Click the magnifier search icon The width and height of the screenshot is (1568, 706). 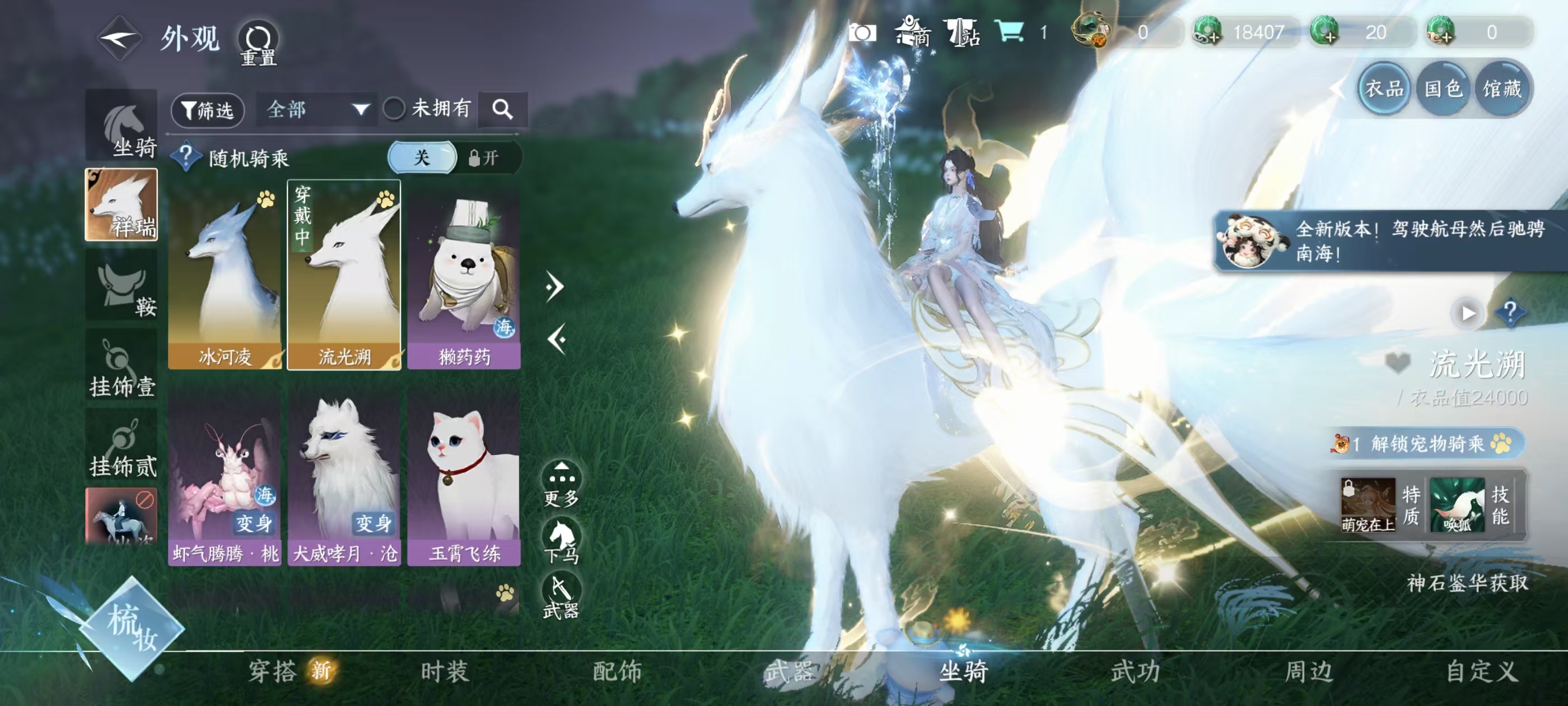[503, 110]
